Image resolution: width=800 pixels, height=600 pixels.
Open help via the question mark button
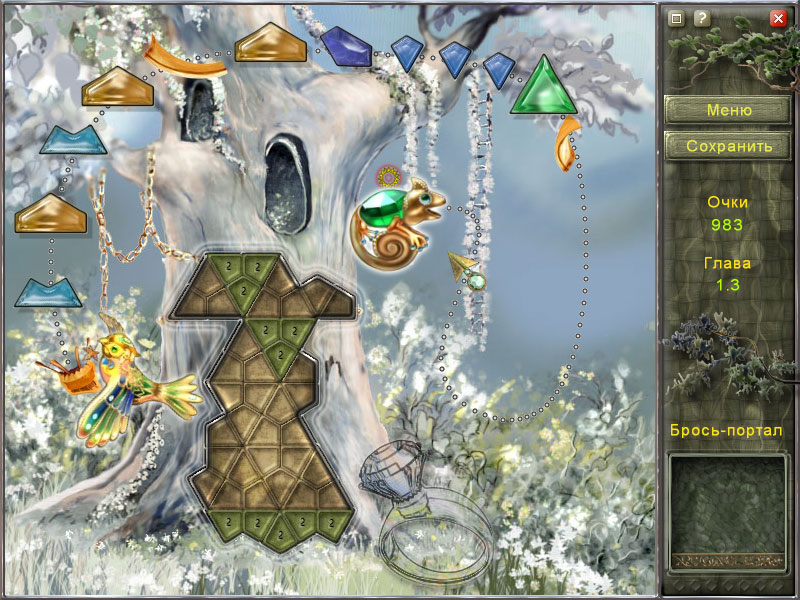702,18
